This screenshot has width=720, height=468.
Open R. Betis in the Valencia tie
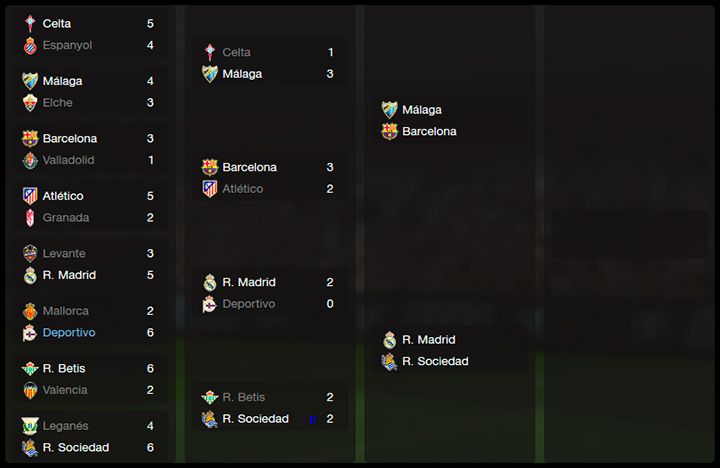coord(66,368)
